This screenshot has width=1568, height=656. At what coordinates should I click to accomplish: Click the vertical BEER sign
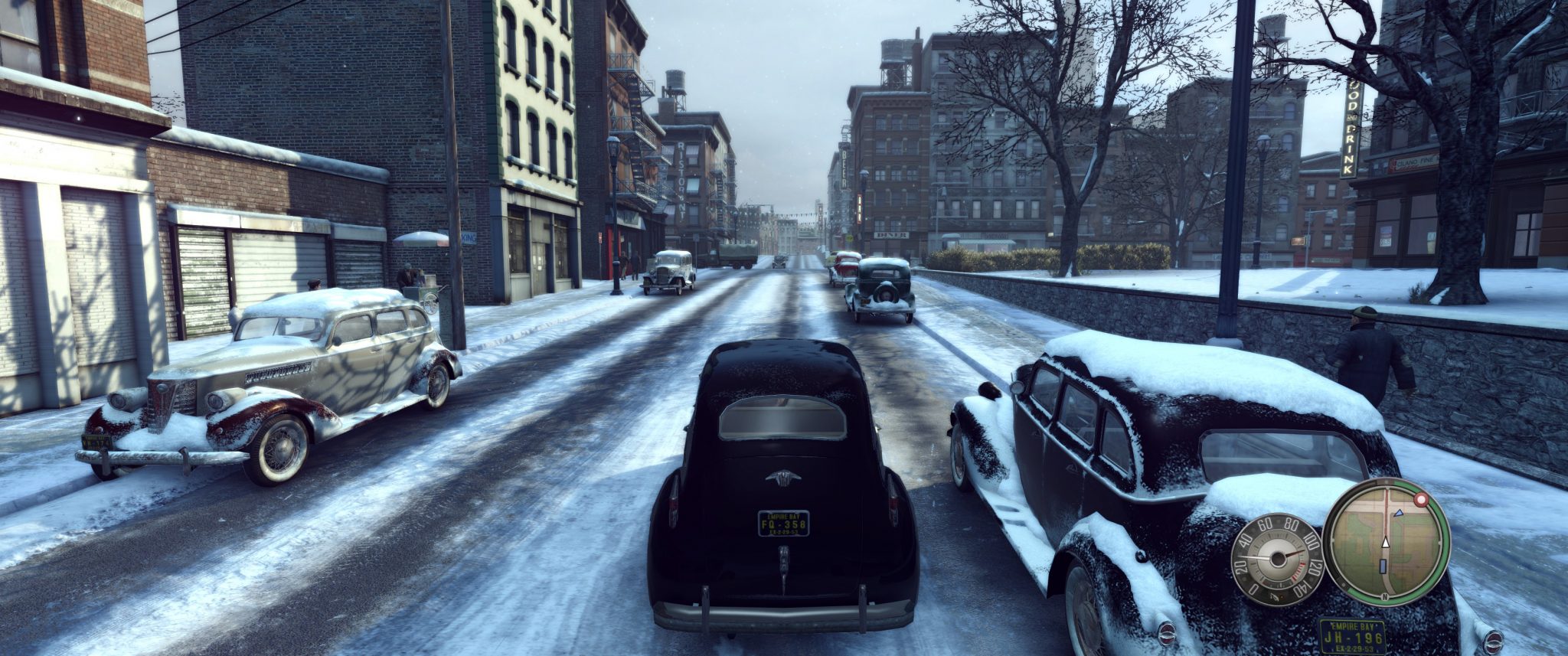coord(844,168)
